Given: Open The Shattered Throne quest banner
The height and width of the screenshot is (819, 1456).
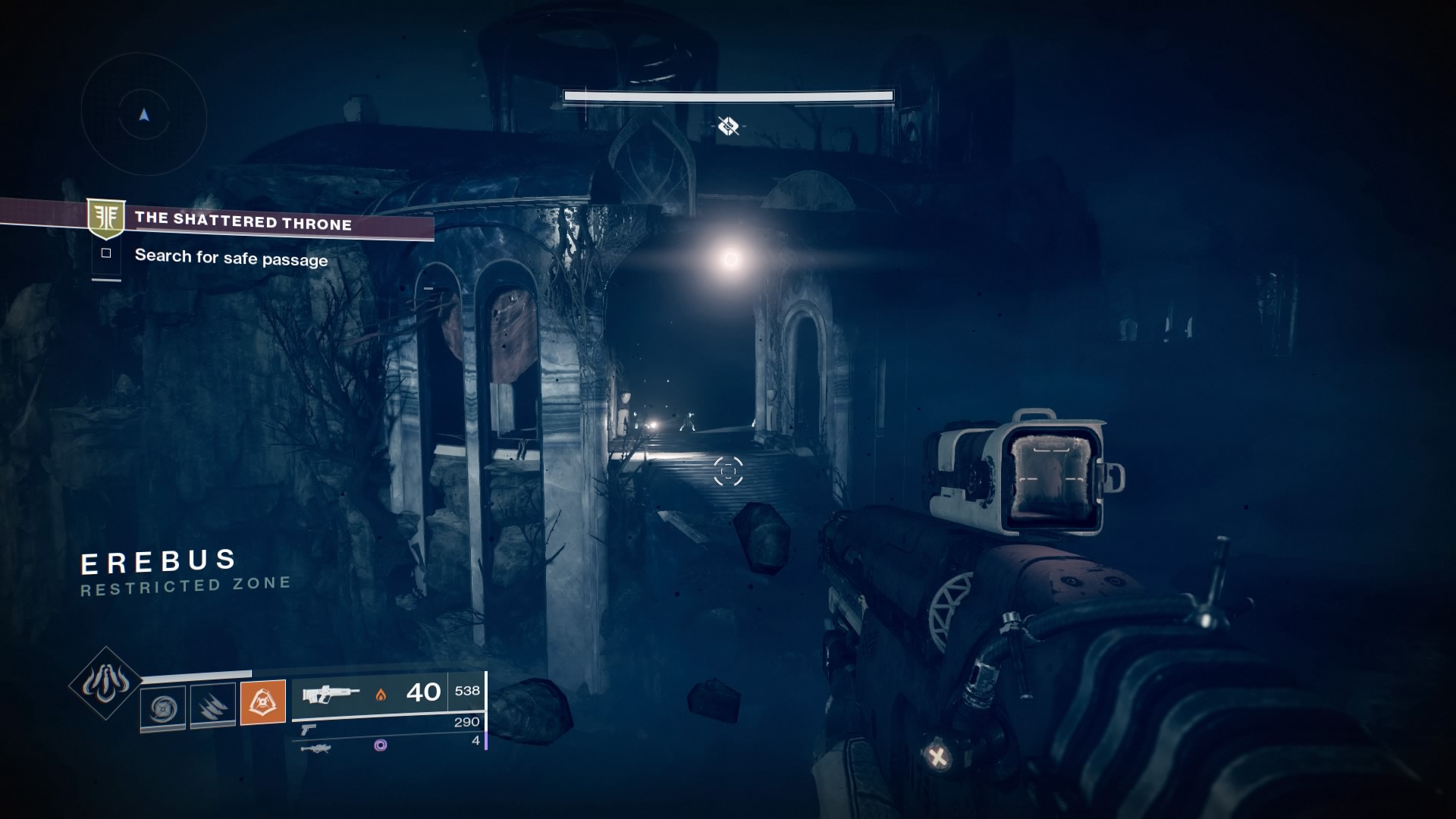Looking at the screenshot, I should point(243,221).
